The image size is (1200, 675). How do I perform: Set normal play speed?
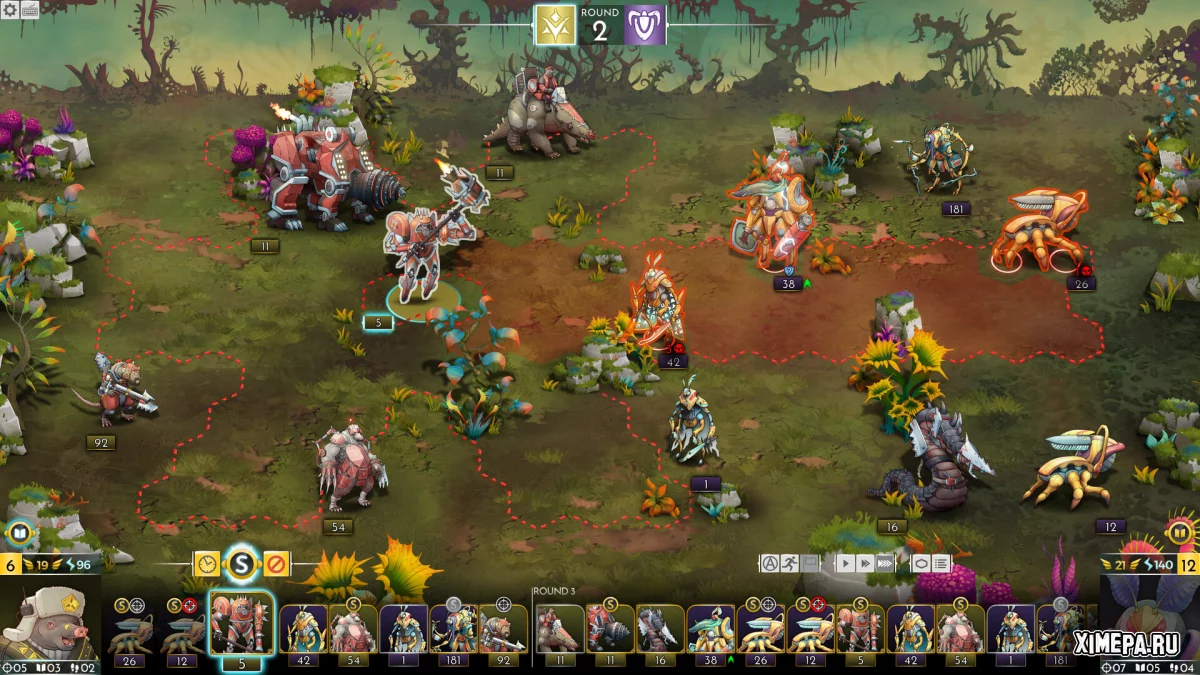(x=845, y=563)
